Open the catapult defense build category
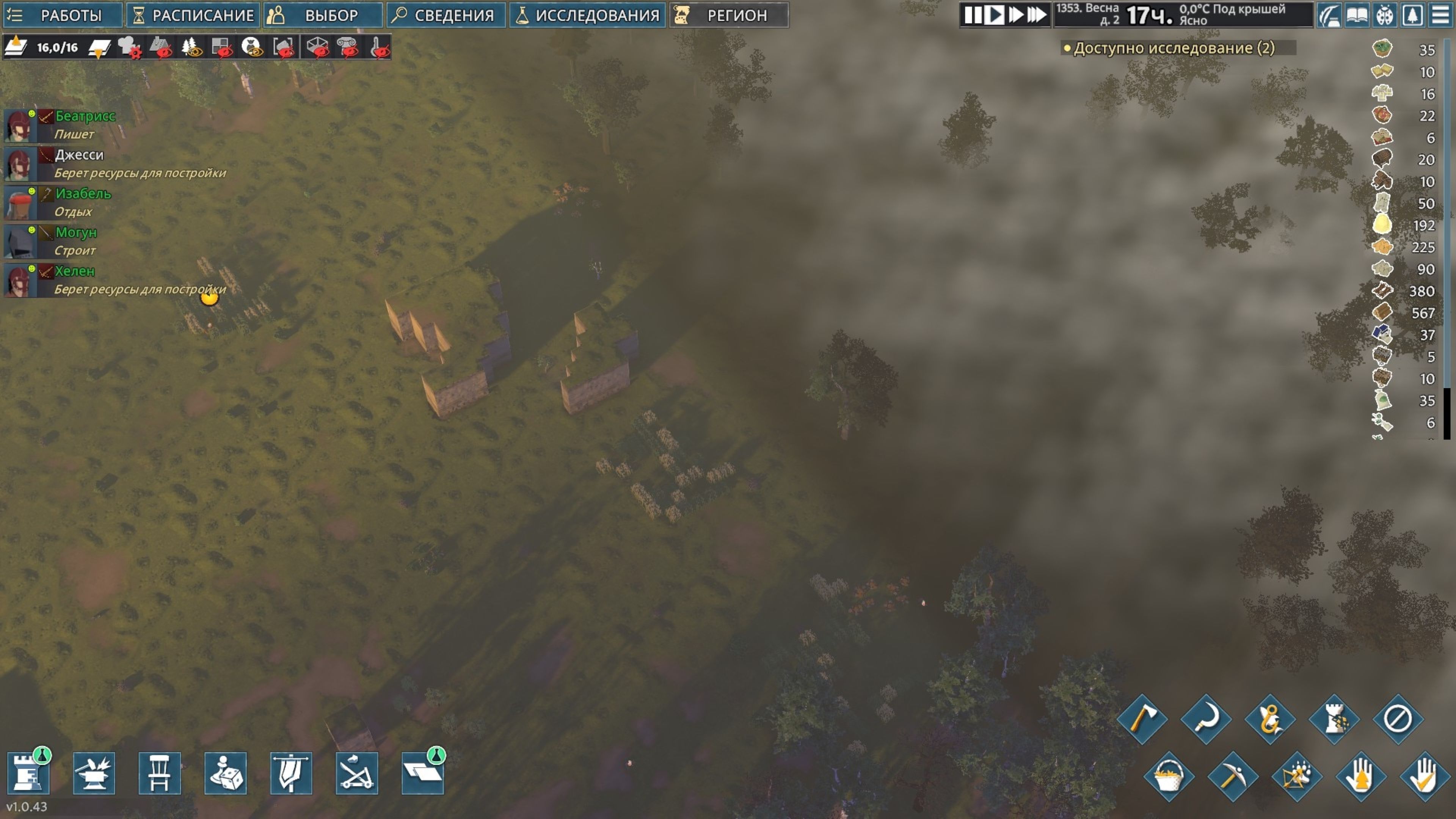 pyautogui.click(x=357, y=773)
